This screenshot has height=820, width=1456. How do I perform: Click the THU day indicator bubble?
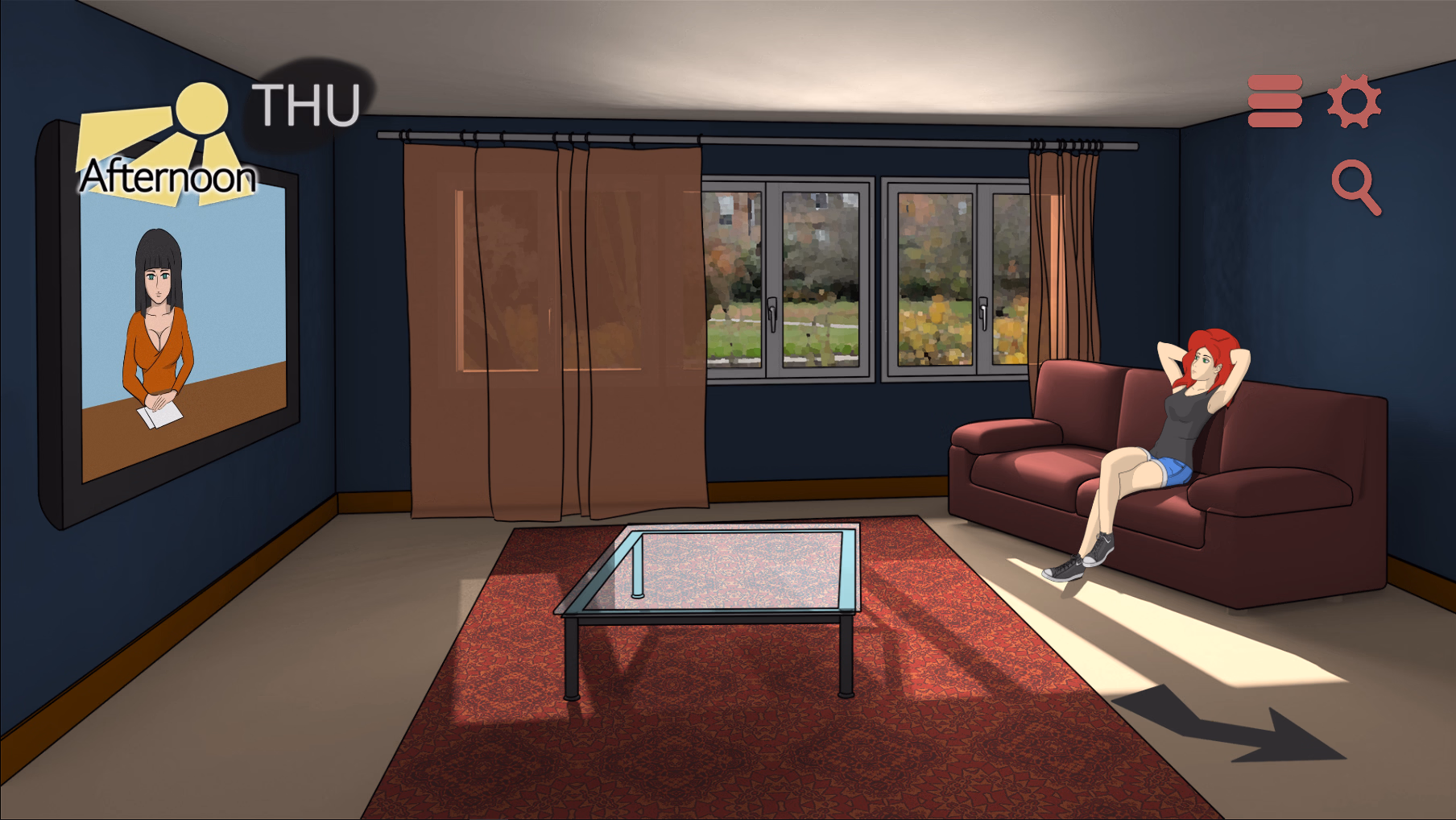[x=303, y=103]
